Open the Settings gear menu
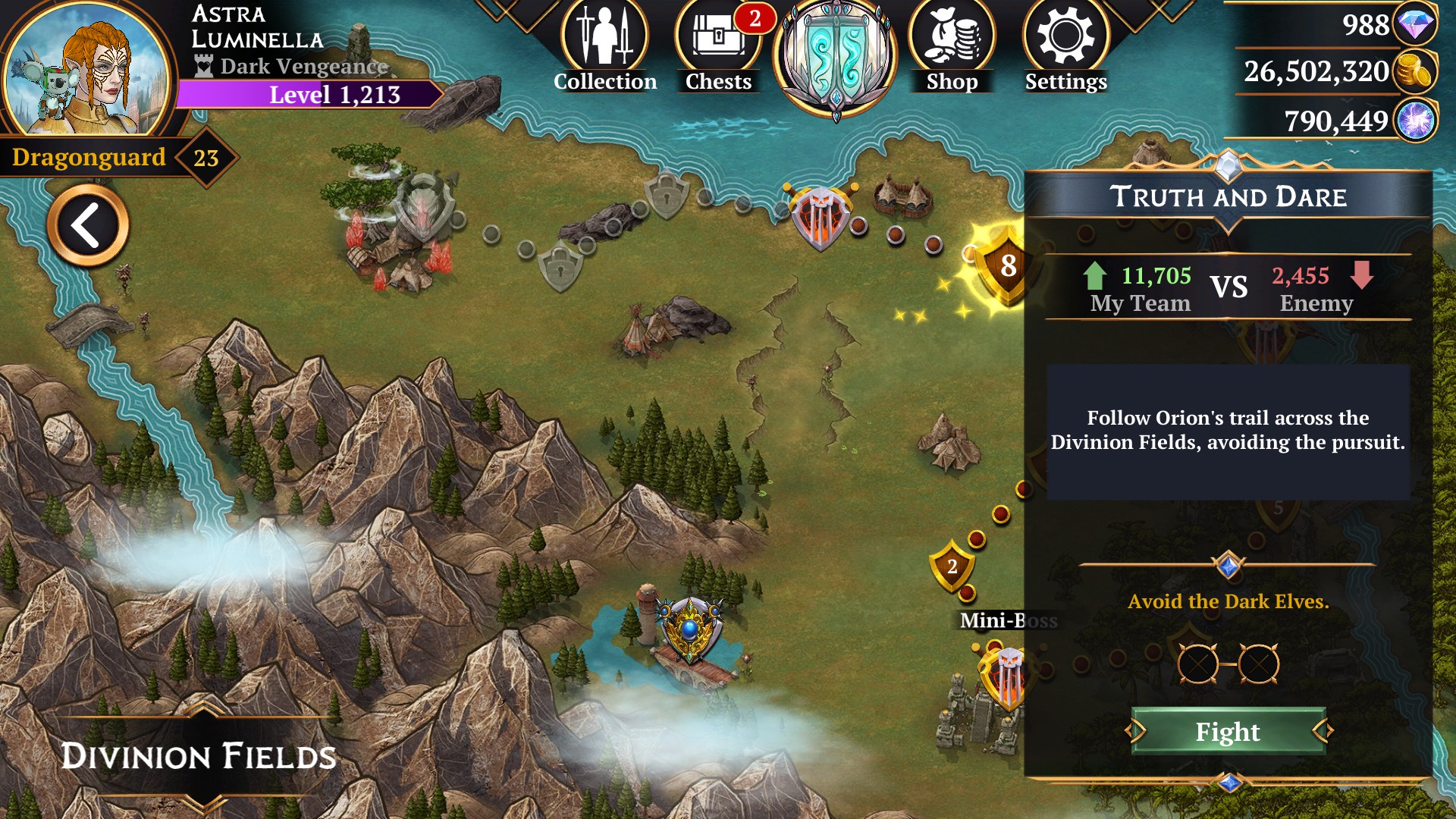The width and height of the screenshot is (1456, 819). point(1065,47)
